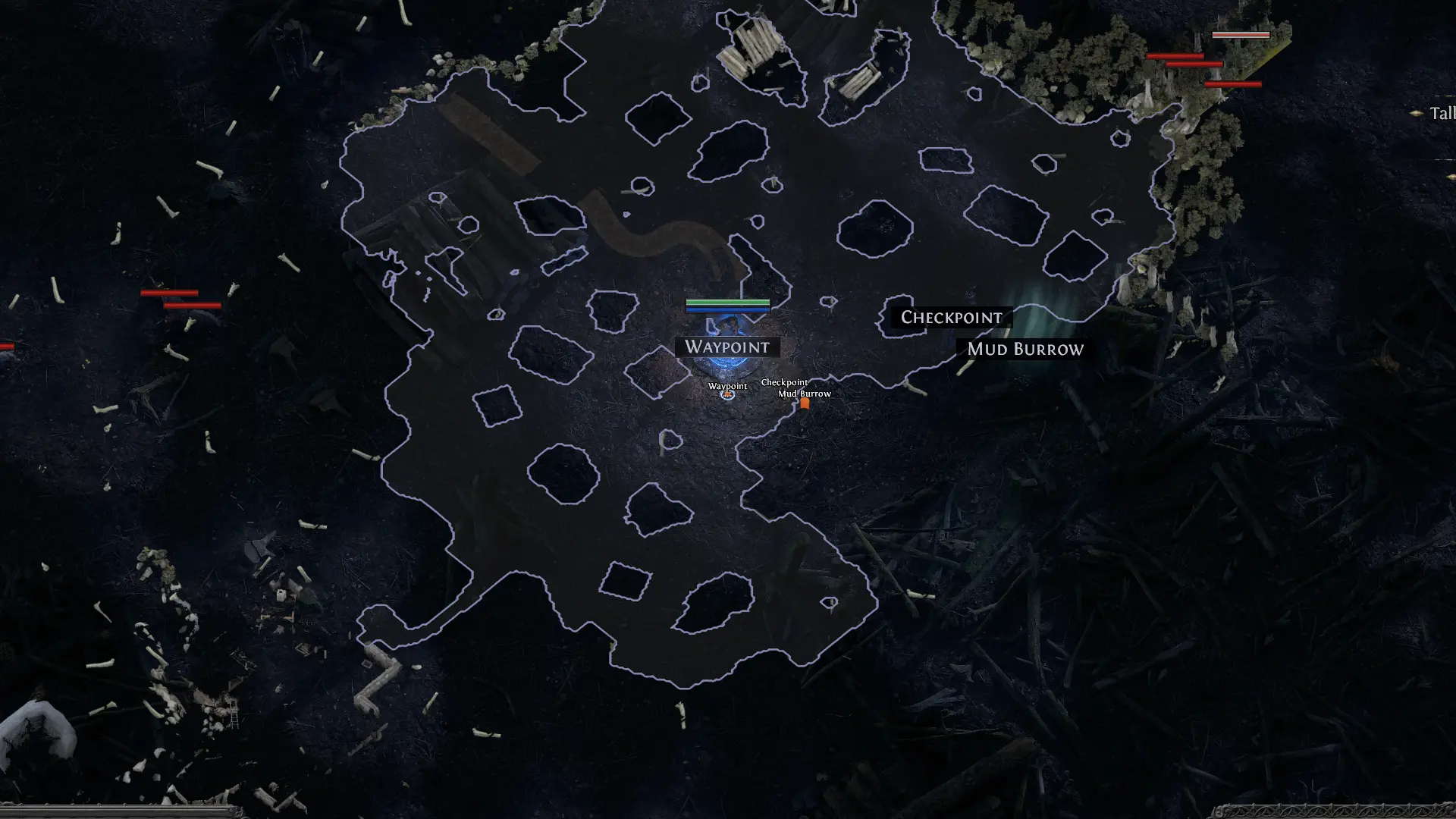Toggle the large Waypoint banner label

(x=728, y=347)
